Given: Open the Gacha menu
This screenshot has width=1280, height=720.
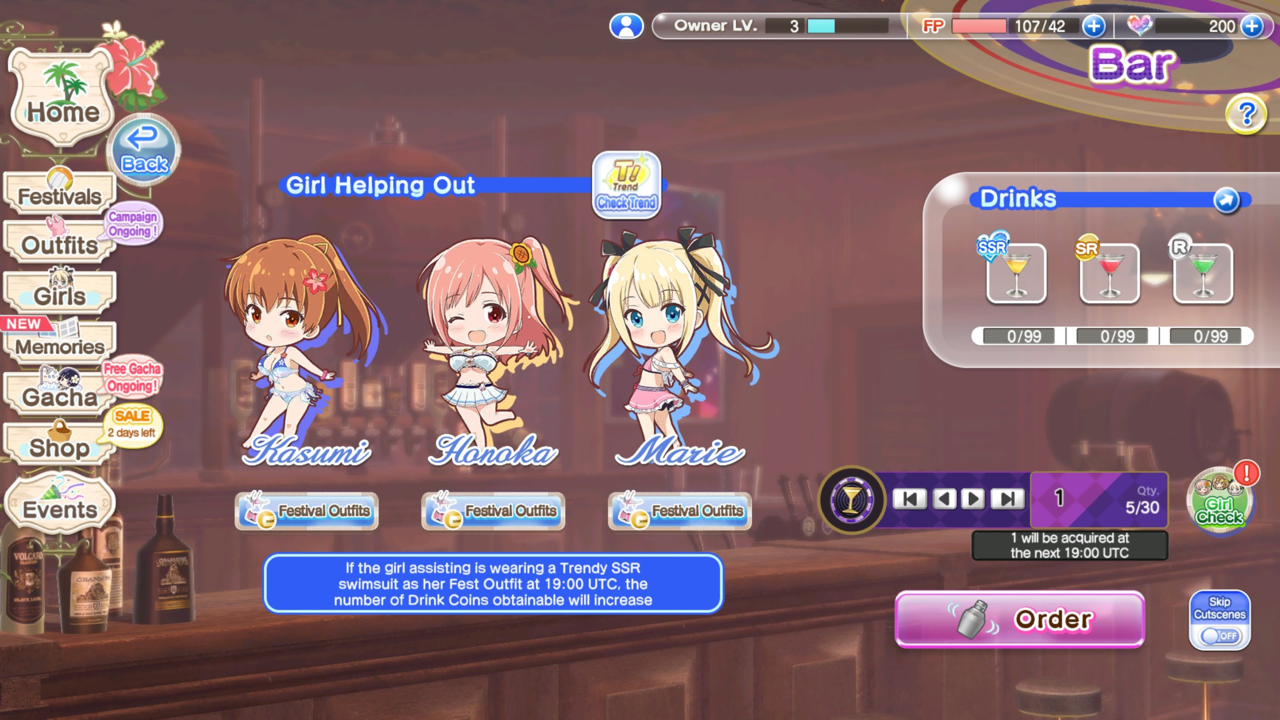Looking at the screenshot, I should [x=60, y=396].
